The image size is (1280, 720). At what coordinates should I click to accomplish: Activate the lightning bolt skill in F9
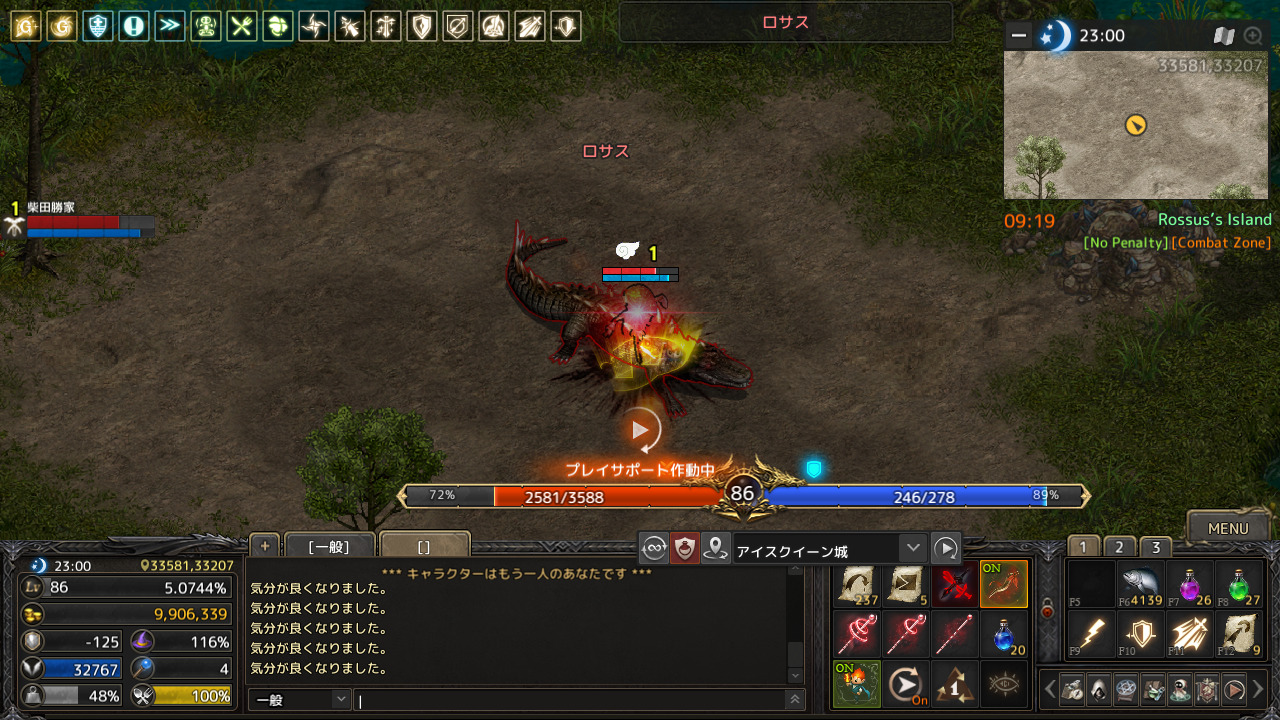coord(1091,634)
